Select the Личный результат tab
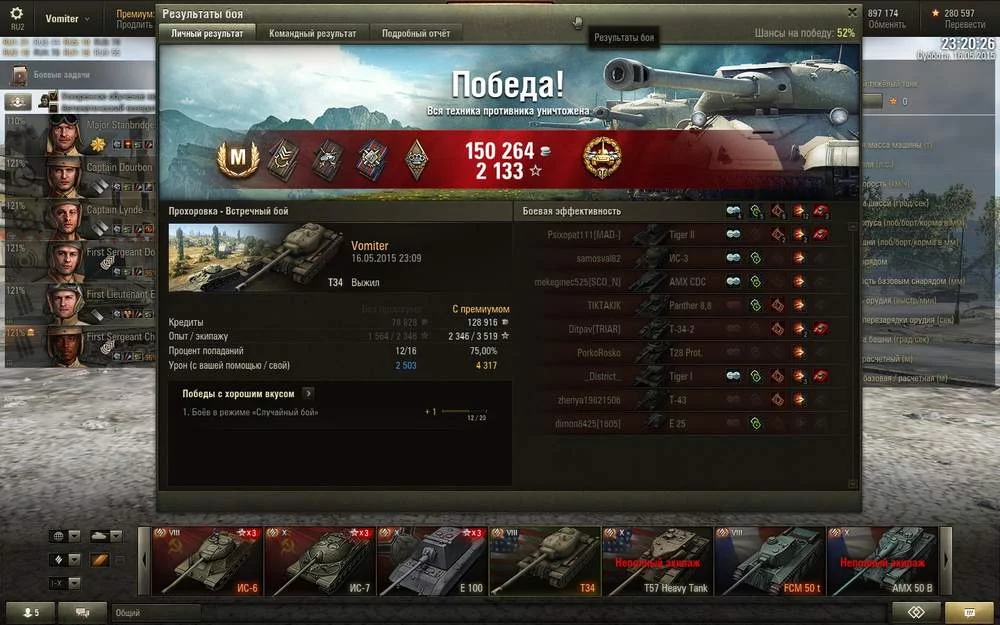Viewport: 1000px width, 625px height. coord(207,33)
